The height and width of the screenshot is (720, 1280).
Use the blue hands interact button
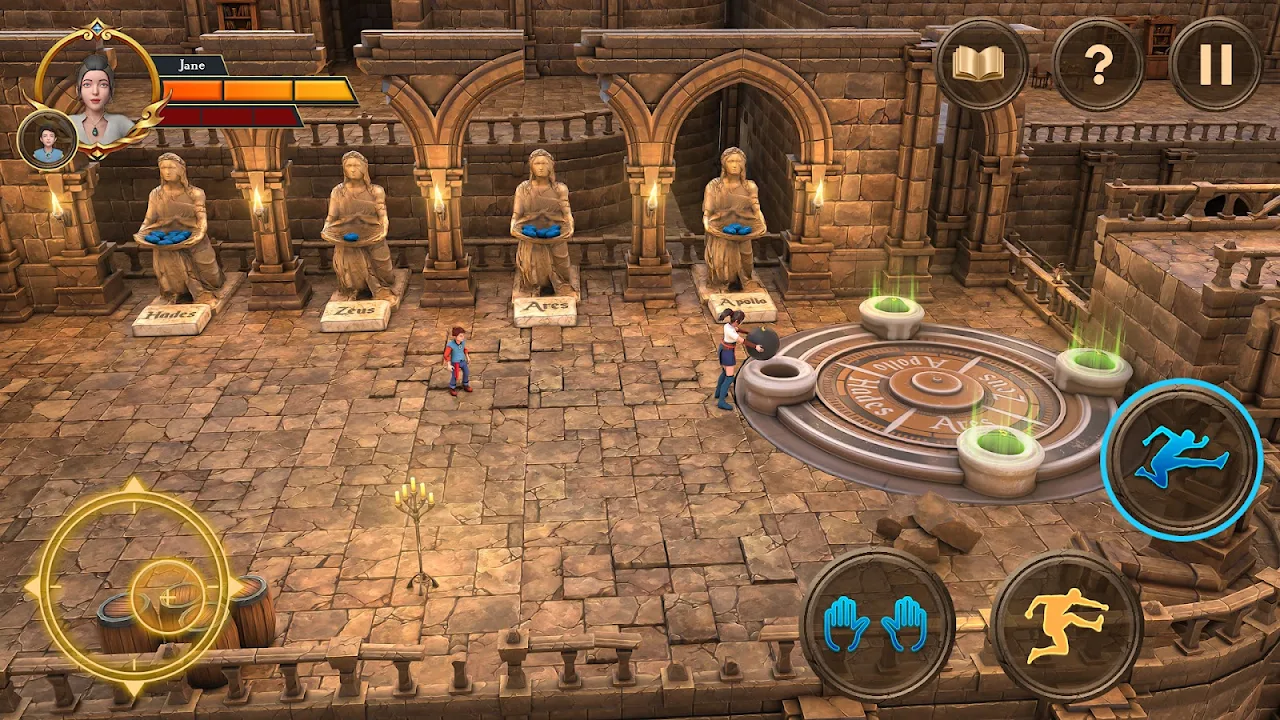[x=877, y=625]
